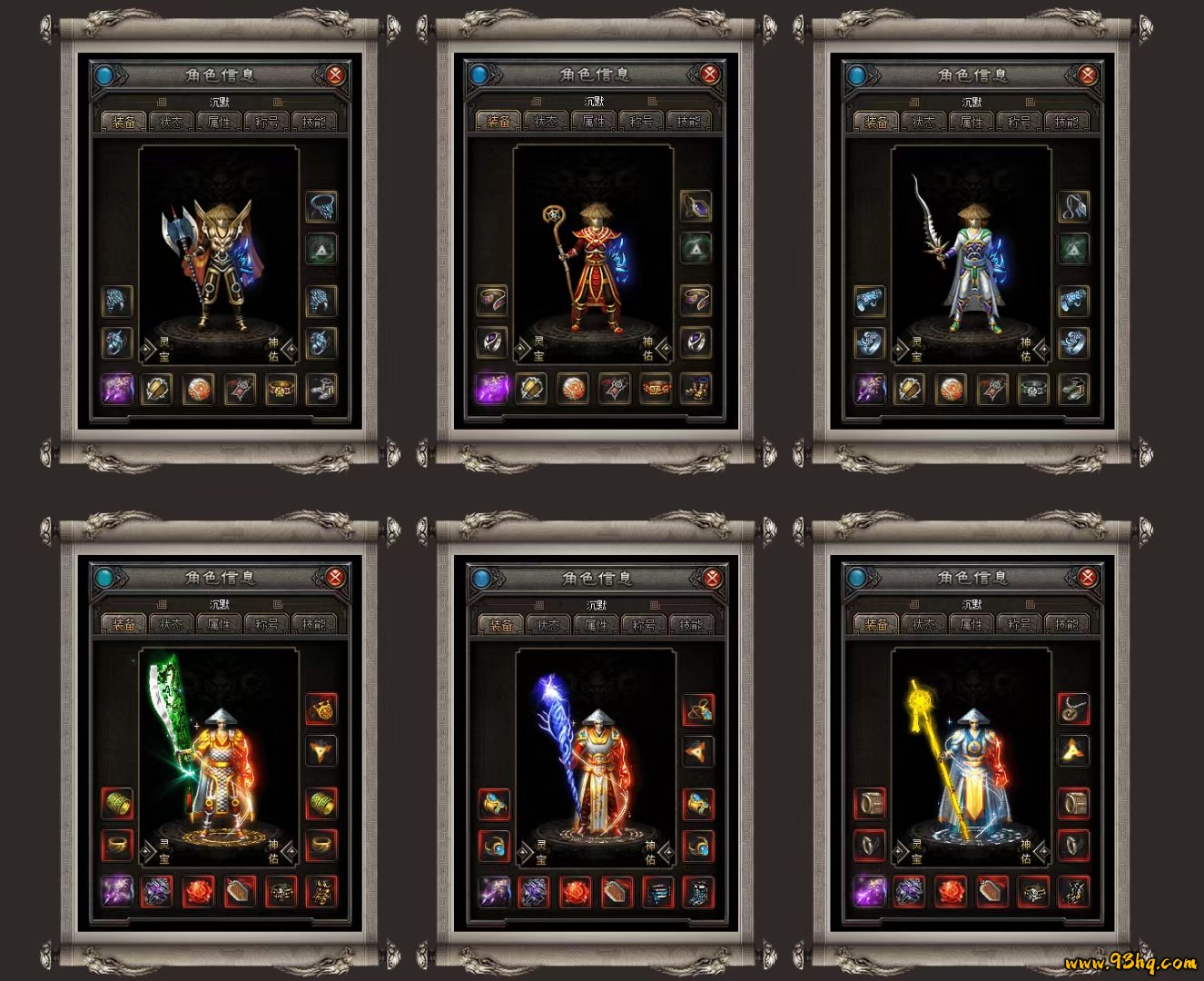Select left gold bracelet slot beside green-blade warrior
This screenshot has width=1204, height=981.
117,804
